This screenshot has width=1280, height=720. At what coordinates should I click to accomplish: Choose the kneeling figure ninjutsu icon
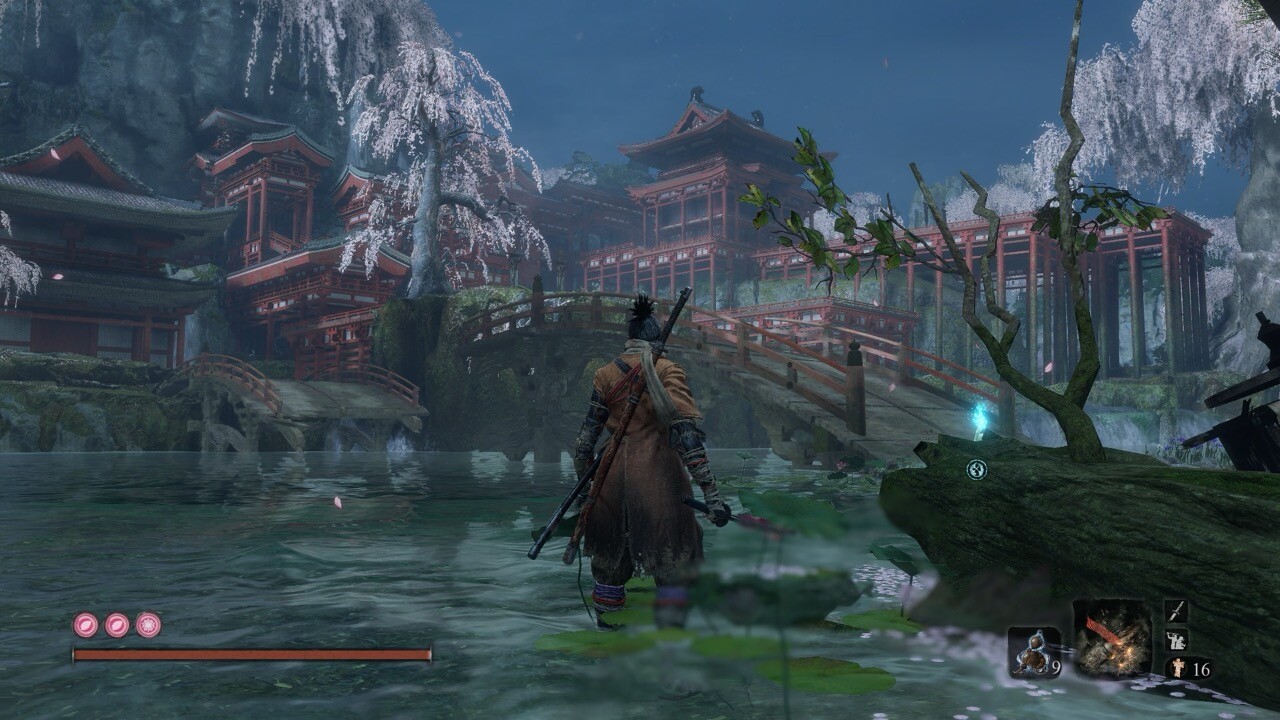(x=1176, y=640)
